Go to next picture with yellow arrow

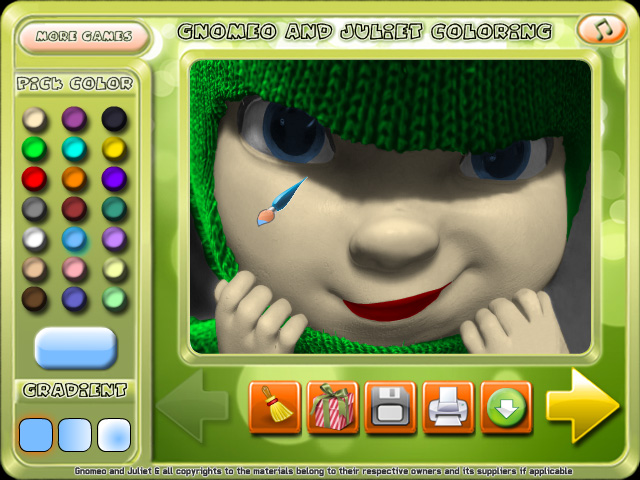point(582,405)
